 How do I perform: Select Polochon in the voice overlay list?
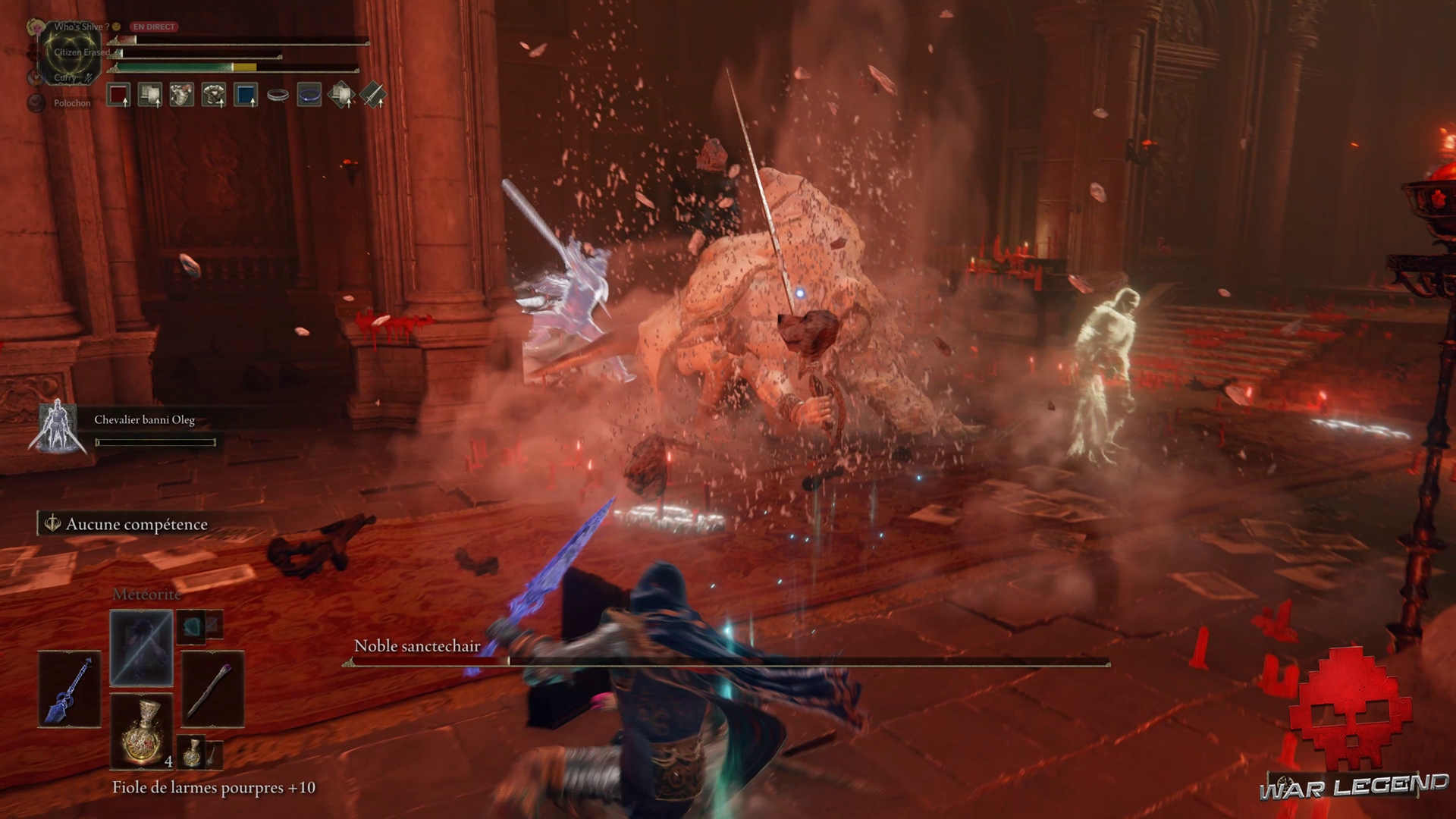(71, 103)
